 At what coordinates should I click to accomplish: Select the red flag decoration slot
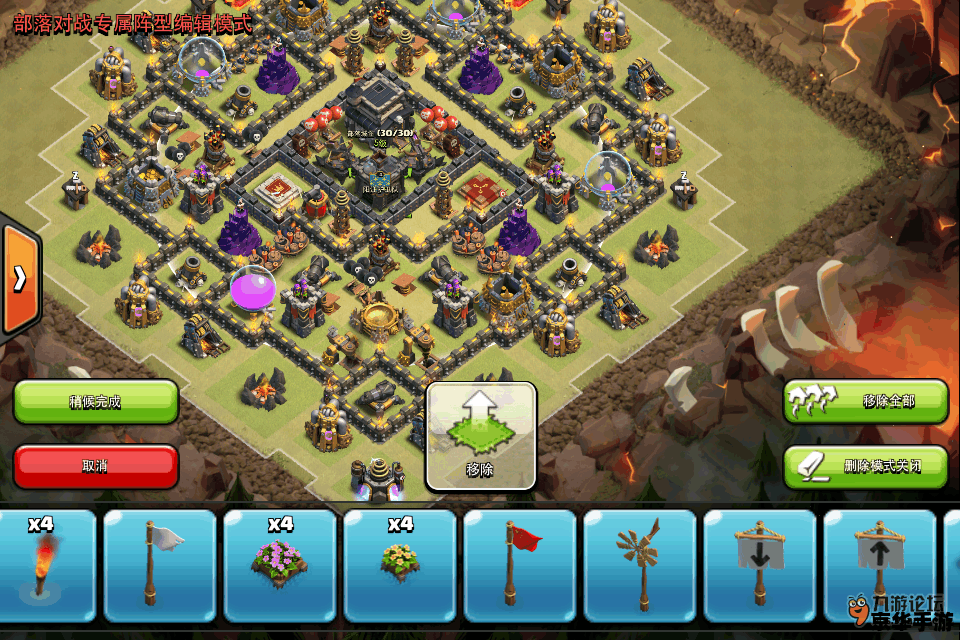click(x=520, y=565)
